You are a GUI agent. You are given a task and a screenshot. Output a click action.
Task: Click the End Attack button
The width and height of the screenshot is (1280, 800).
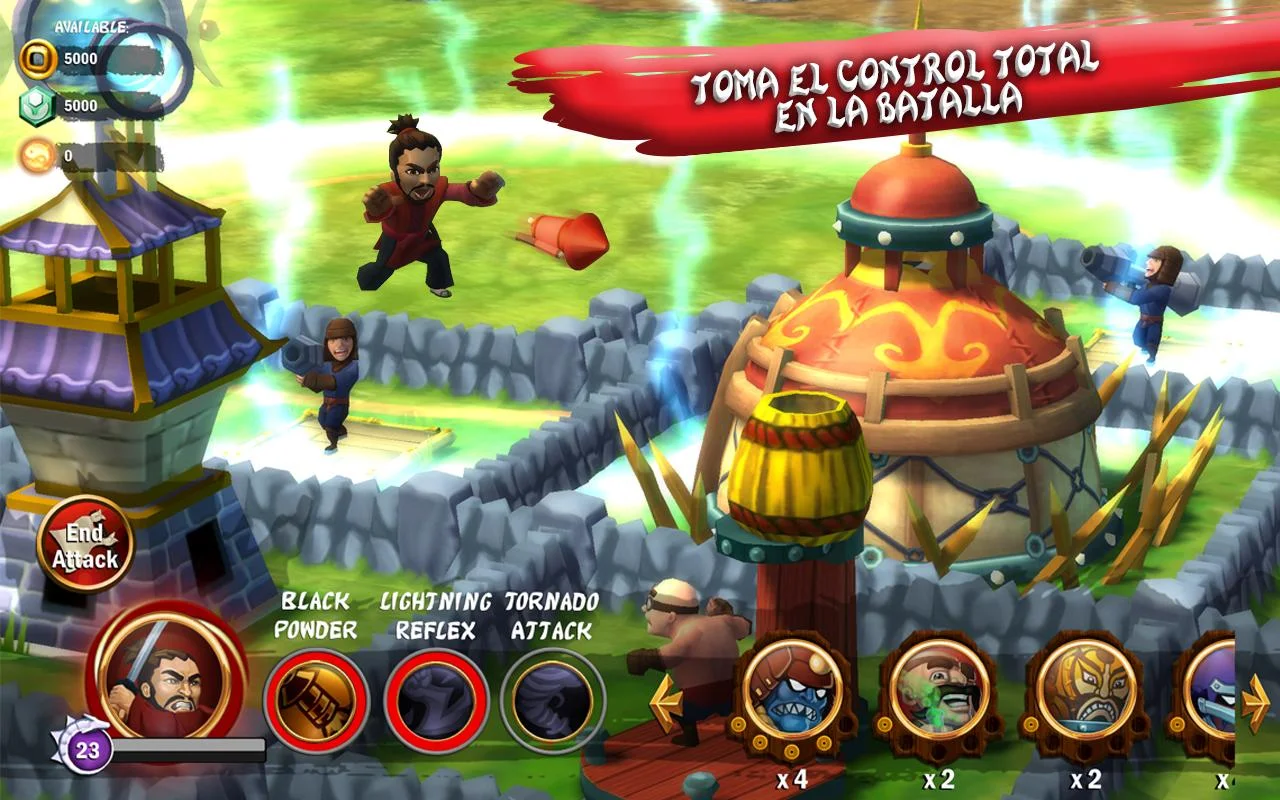pos(85,545)
